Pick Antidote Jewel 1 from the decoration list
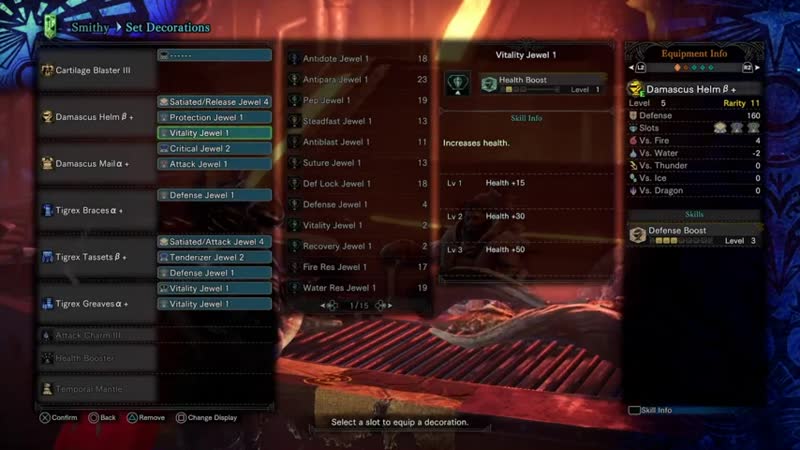 click(x=359, y=59)
